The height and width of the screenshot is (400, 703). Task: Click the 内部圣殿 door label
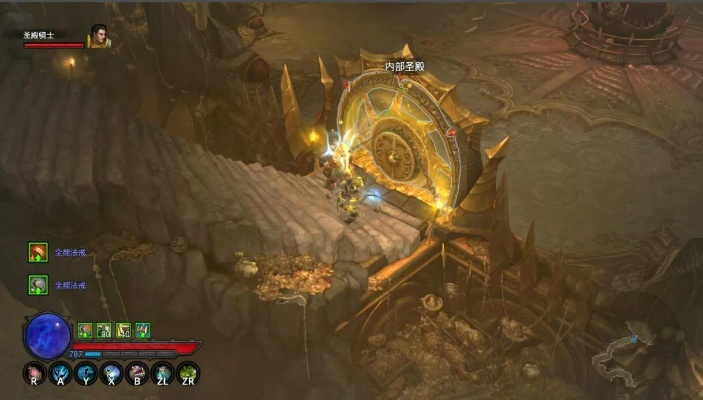click(x=405, y=67)
